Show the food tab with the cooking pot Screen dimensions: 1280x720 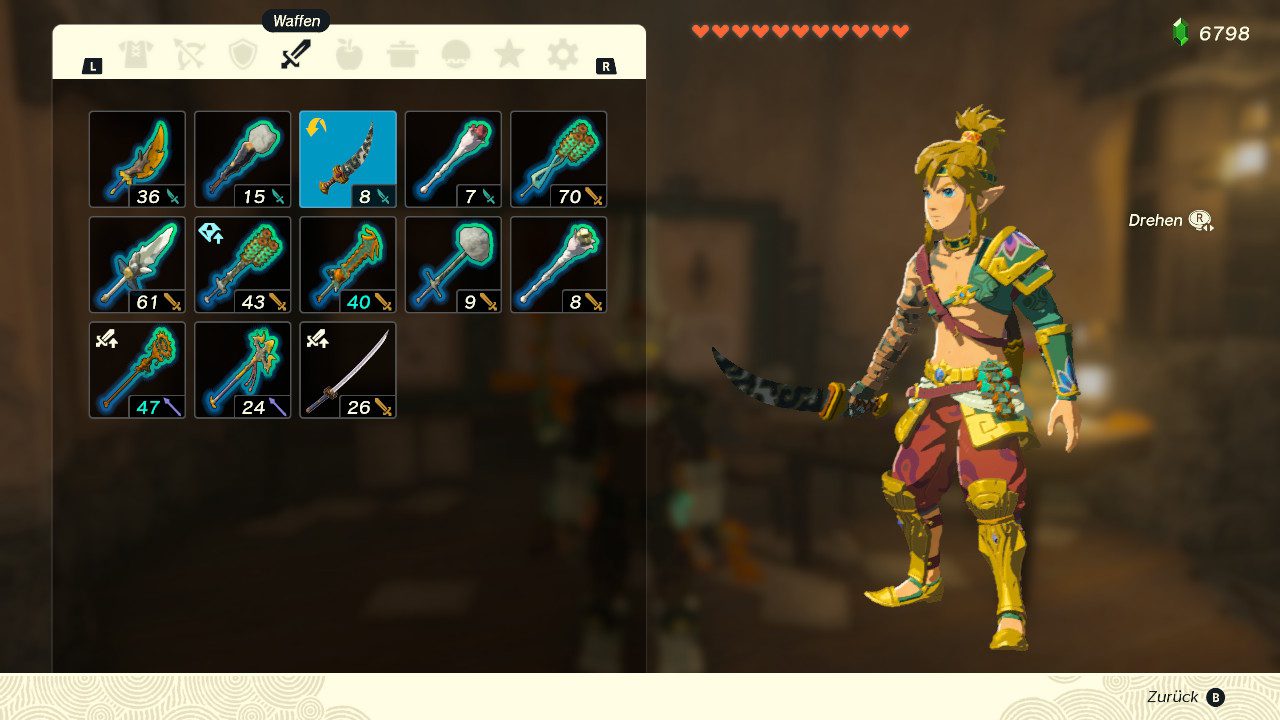[x=403, y=54]
